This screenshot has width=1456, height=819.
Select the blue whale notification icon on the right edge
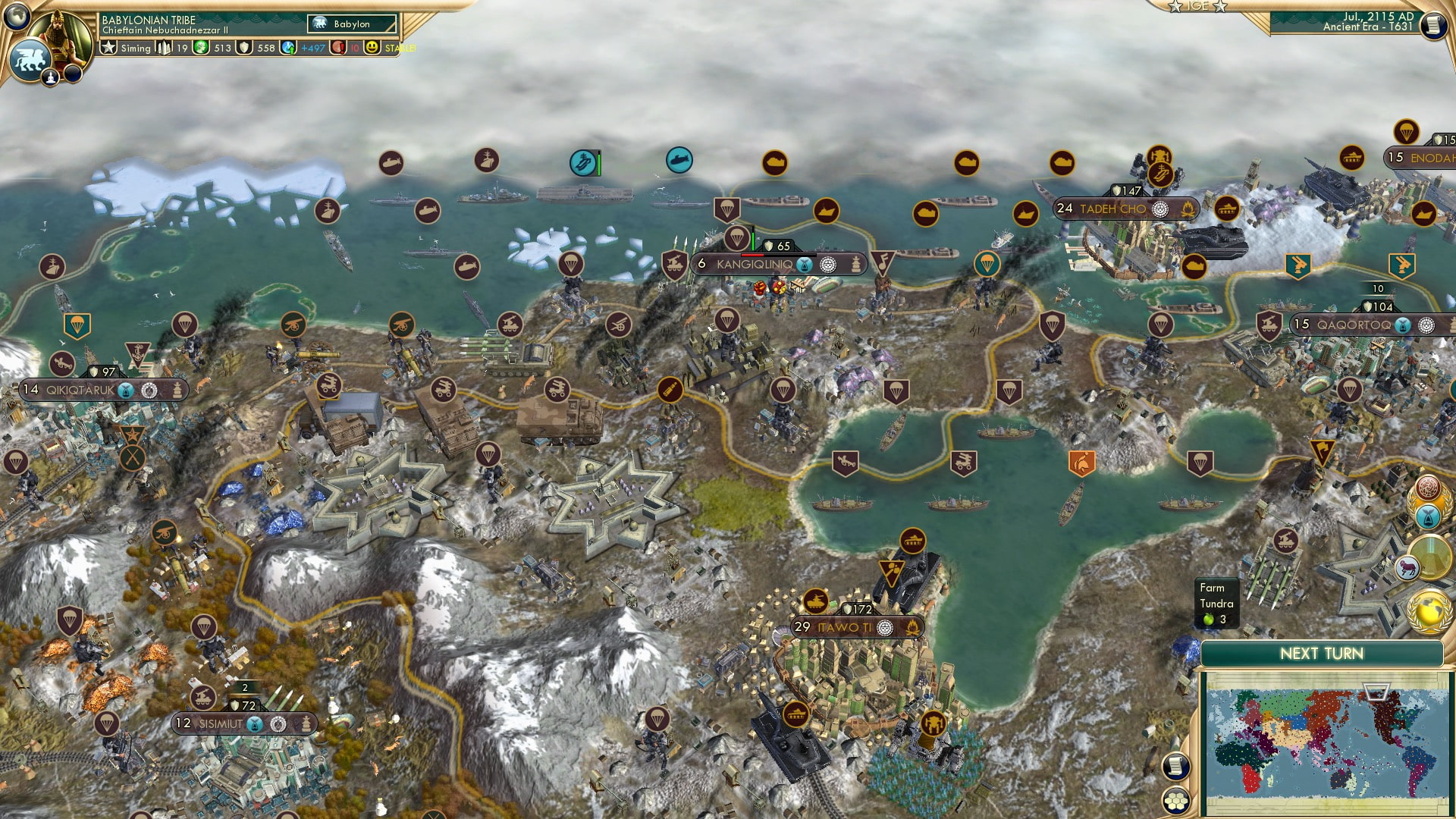pos(1426,515)
